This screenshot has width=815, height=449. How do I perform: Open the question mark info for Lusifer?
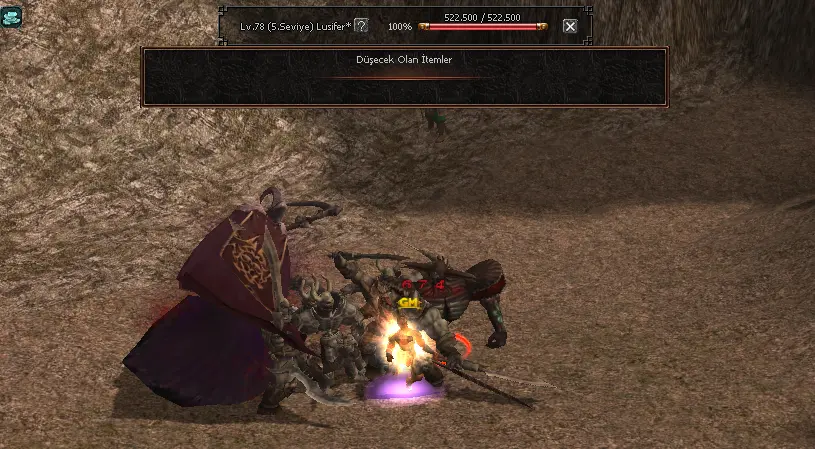[x=361, y=25]
